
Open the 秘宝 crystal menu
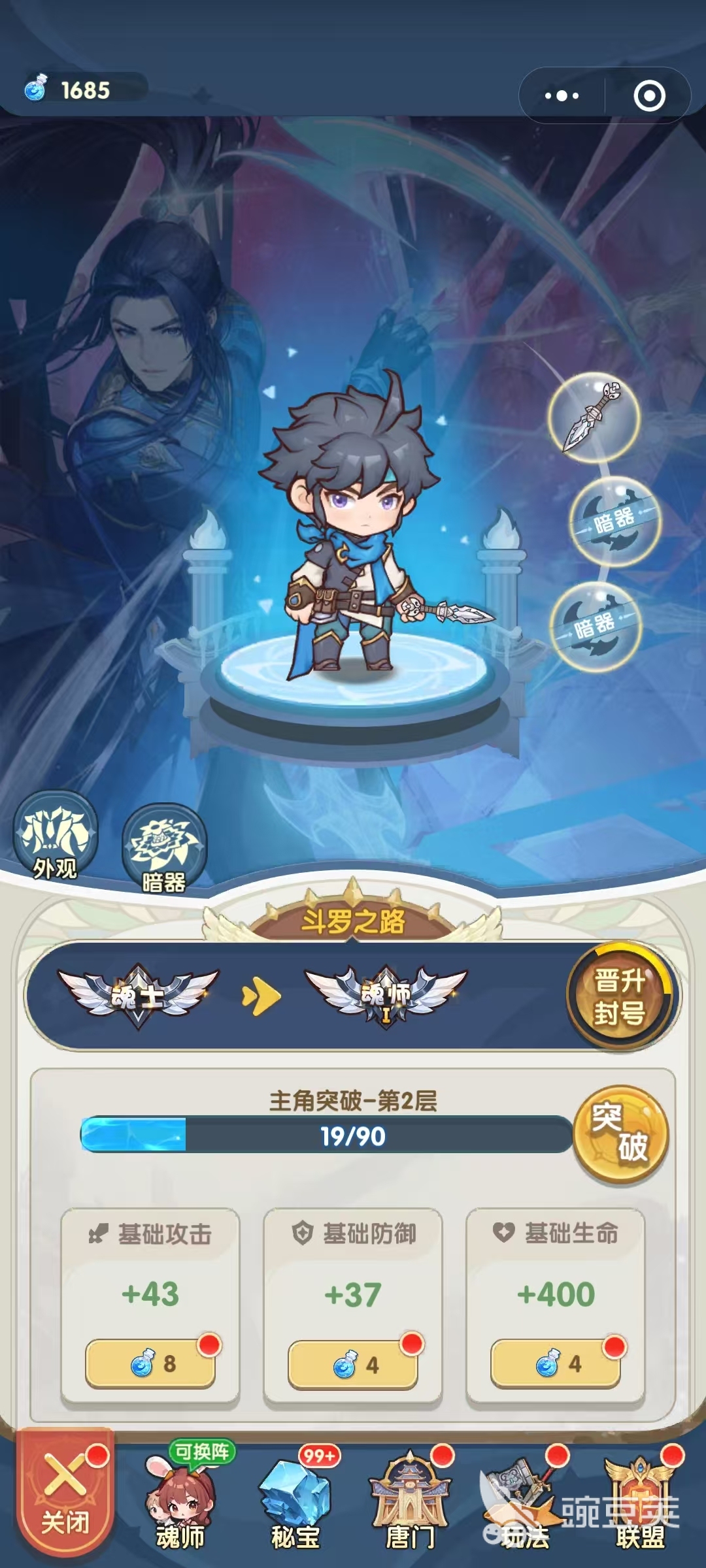point(295,1503)
